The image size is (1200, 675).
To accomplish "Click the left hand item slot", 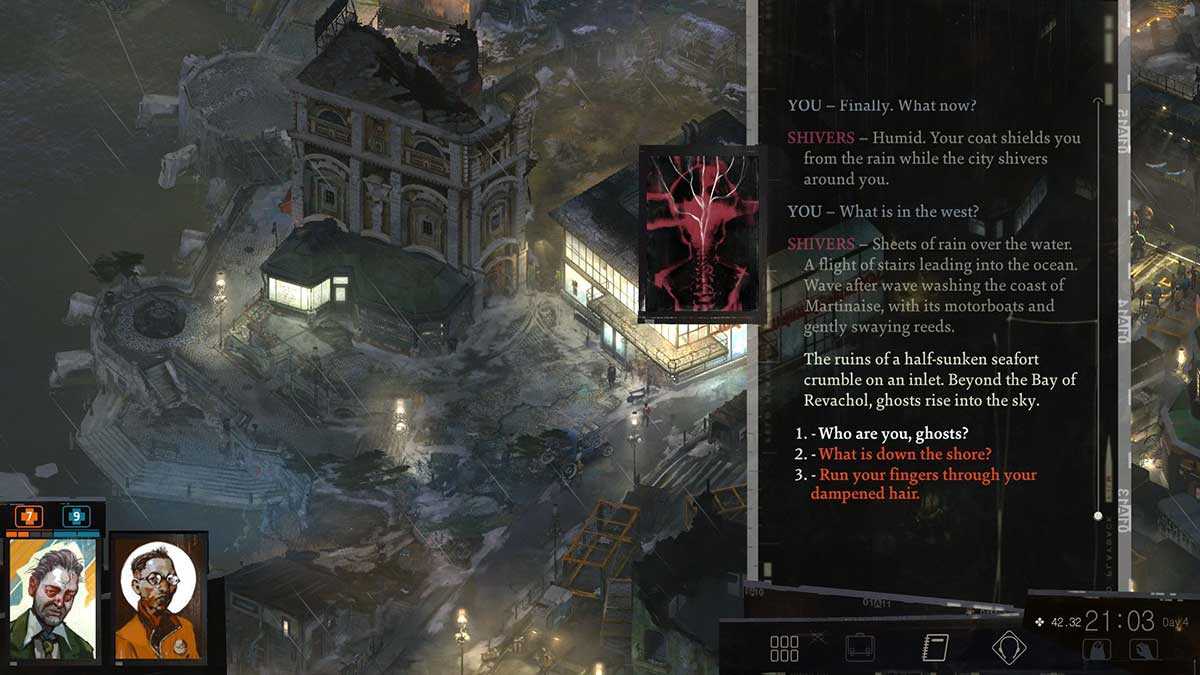I will click(x=1096, y=649).
